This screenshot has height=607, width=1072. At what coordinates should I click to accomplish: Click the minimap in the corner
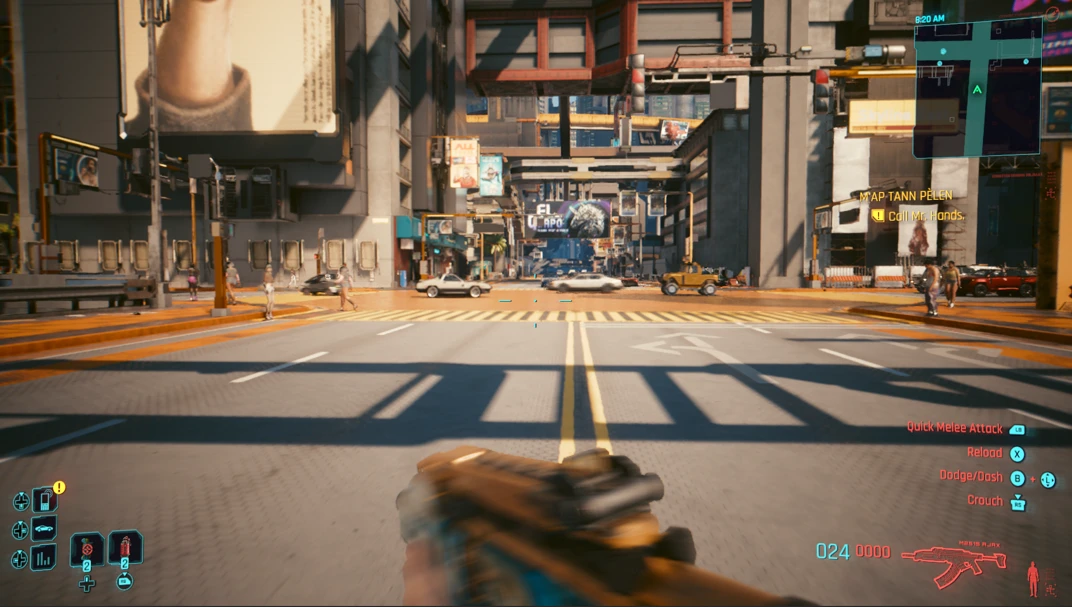coord(977,88)
